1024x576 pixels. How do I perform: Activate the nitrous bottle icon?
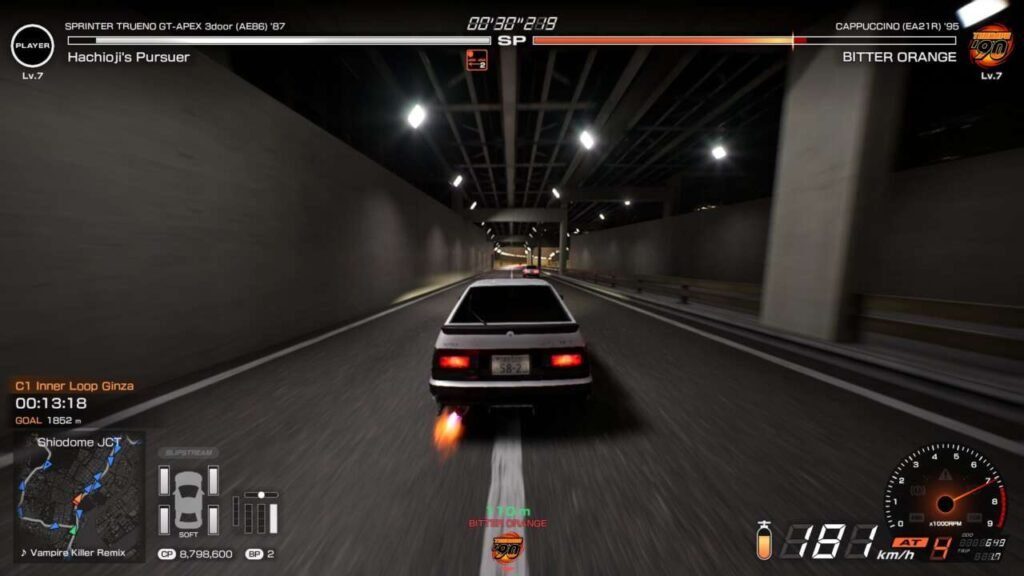click(765, 541)
